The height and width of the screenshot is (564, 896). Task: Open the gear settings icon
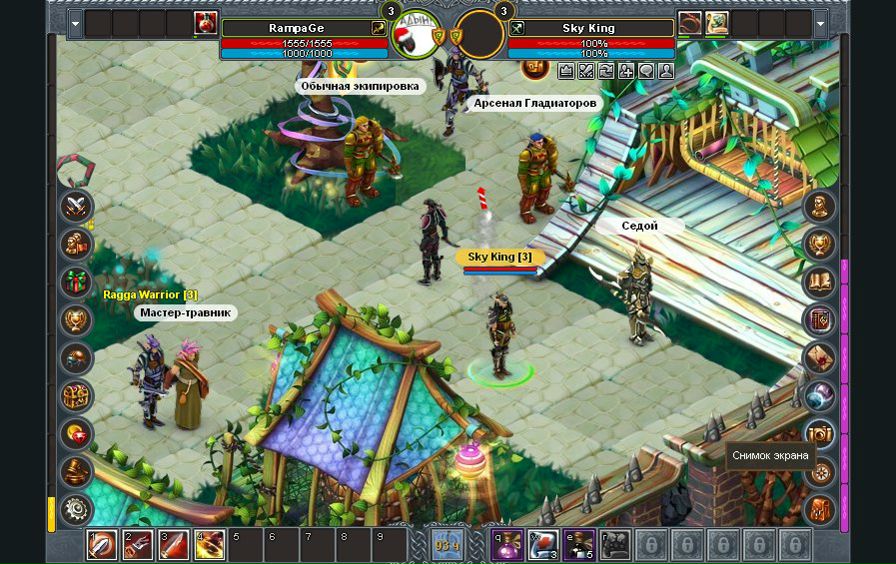tap(76, 509)
